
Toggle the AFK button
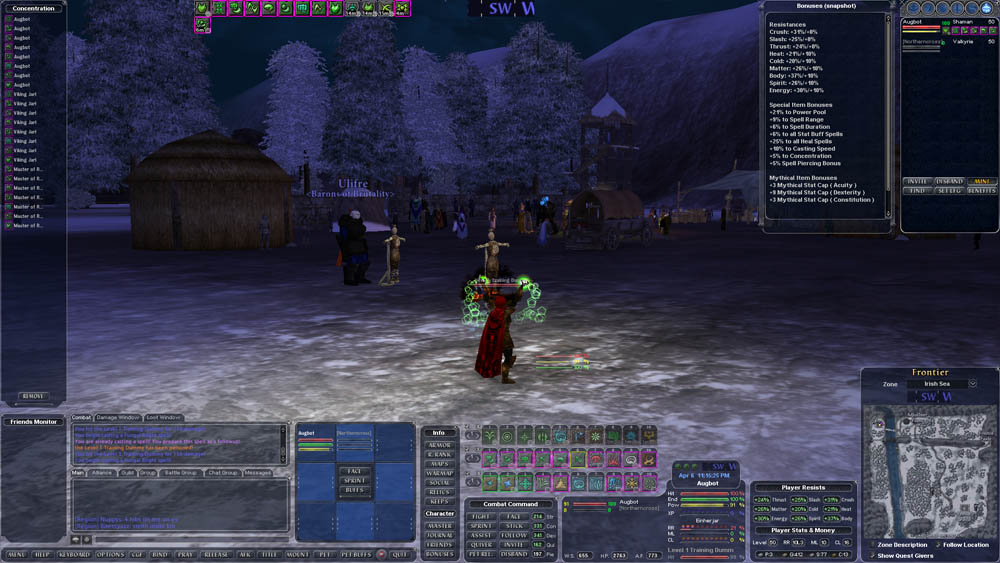pos(244,554)
